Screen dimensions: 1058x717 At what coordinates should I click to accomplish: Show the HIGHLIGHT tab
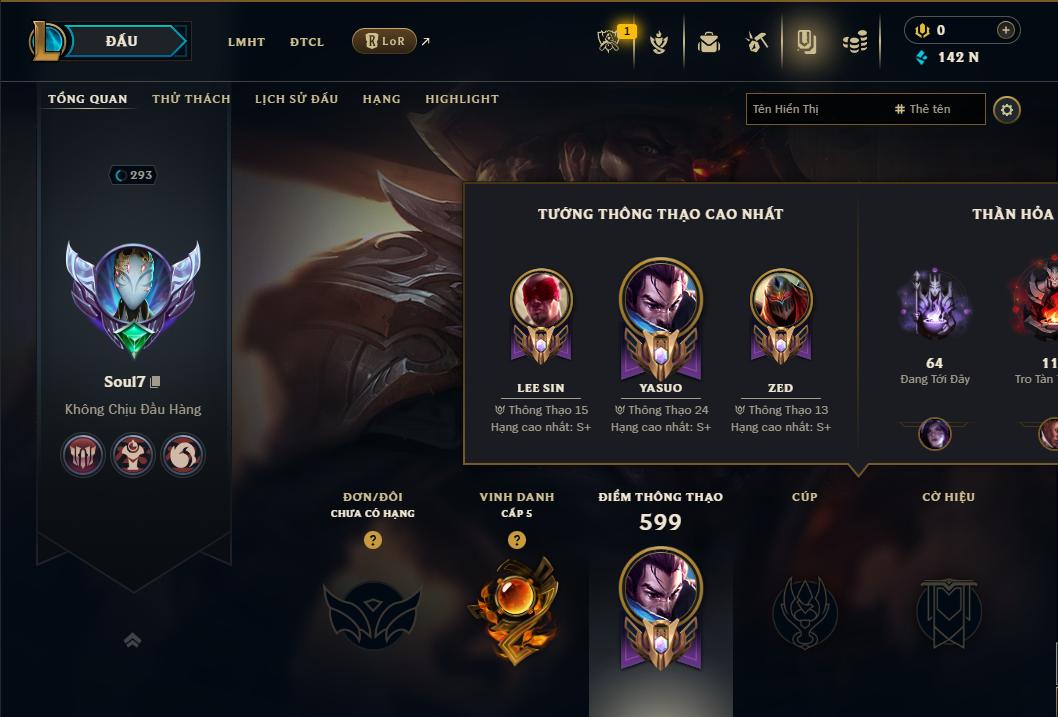(x=462, y=99)
